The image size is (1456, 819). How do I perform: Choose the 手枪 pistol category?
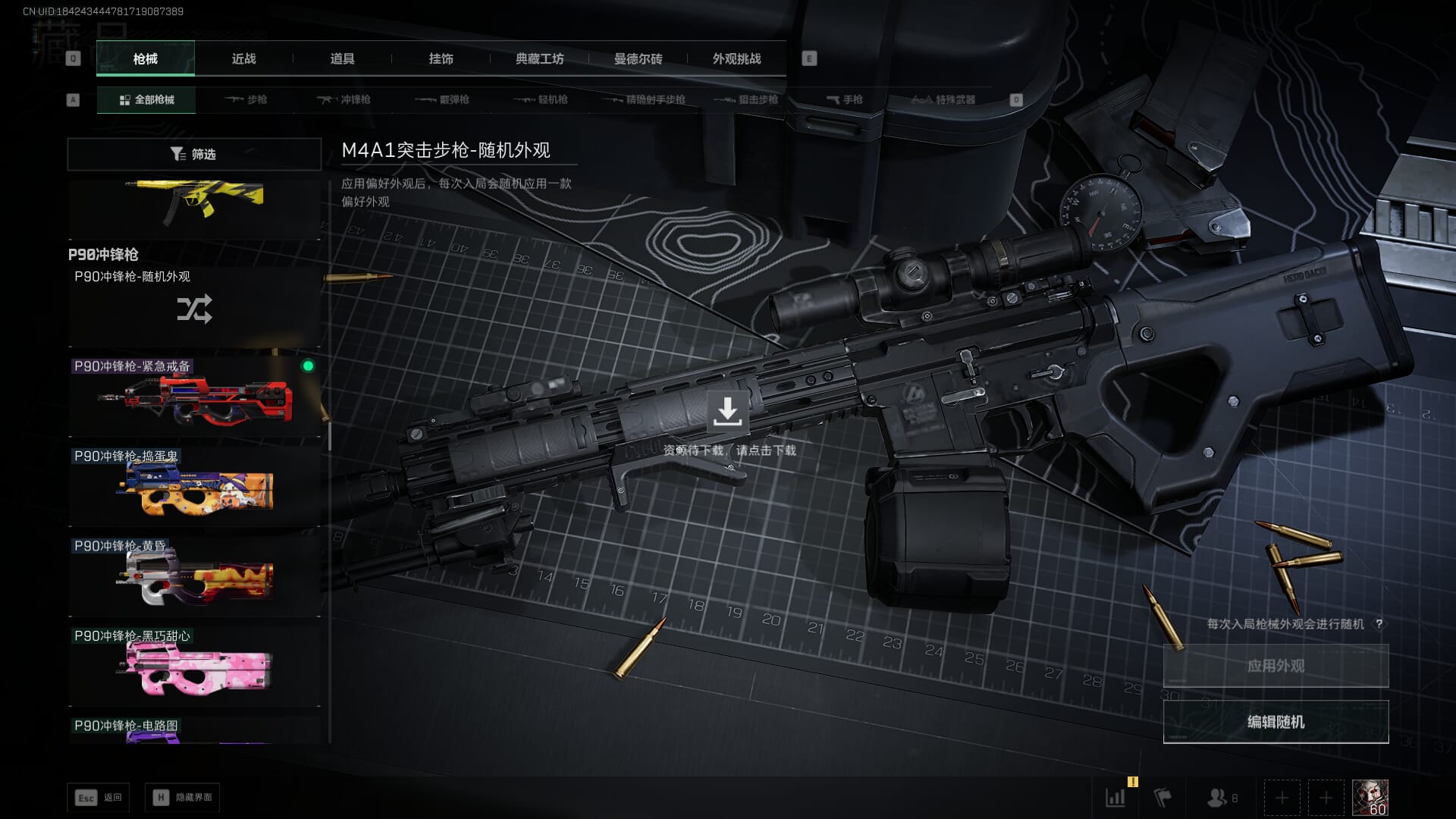click(x=845, y=99)
